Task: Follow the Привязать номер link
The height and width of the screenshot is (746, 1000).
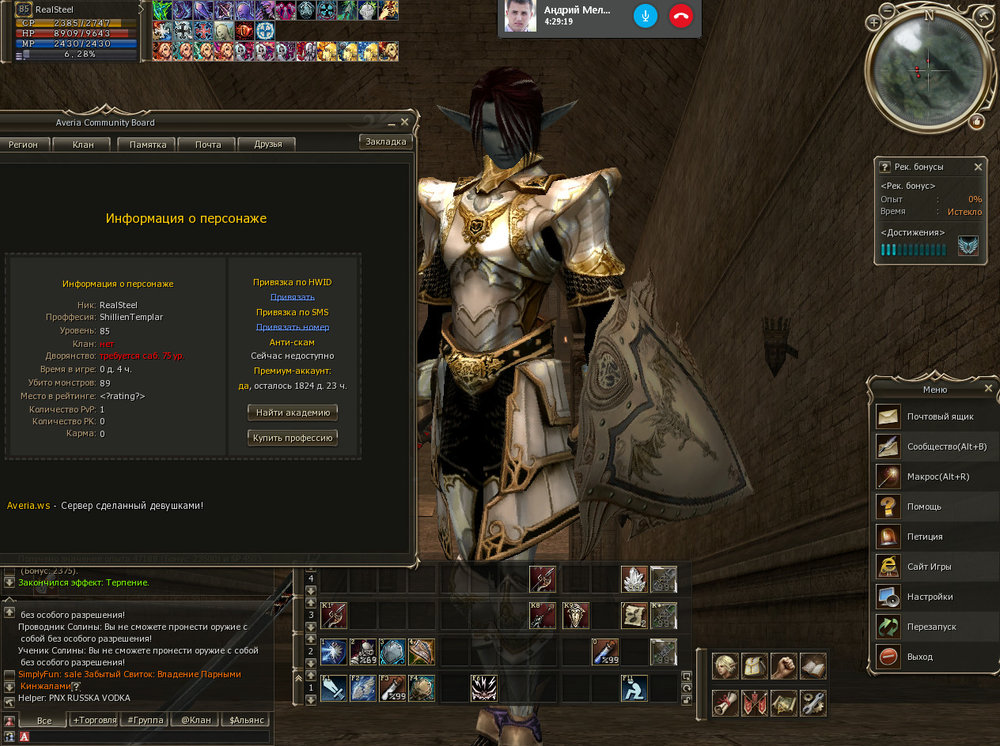Action: click(292, 327)
